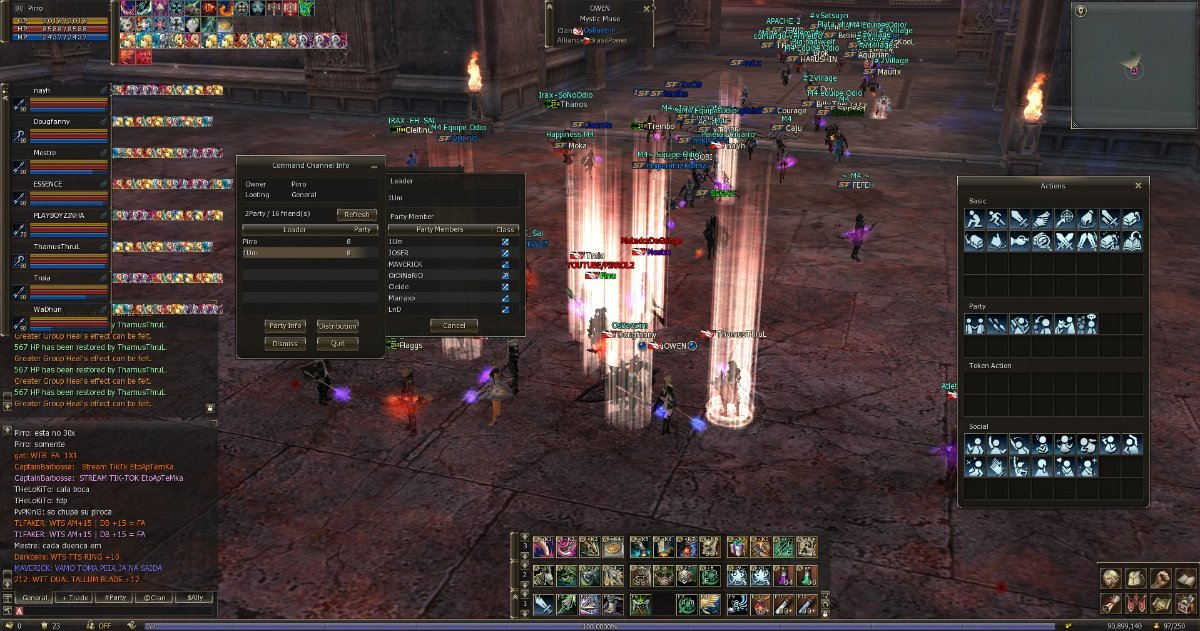The width and height of the screenshot is (1200, 631).
Task: Select the $Ally chat tab
Action: coord(194,597)
